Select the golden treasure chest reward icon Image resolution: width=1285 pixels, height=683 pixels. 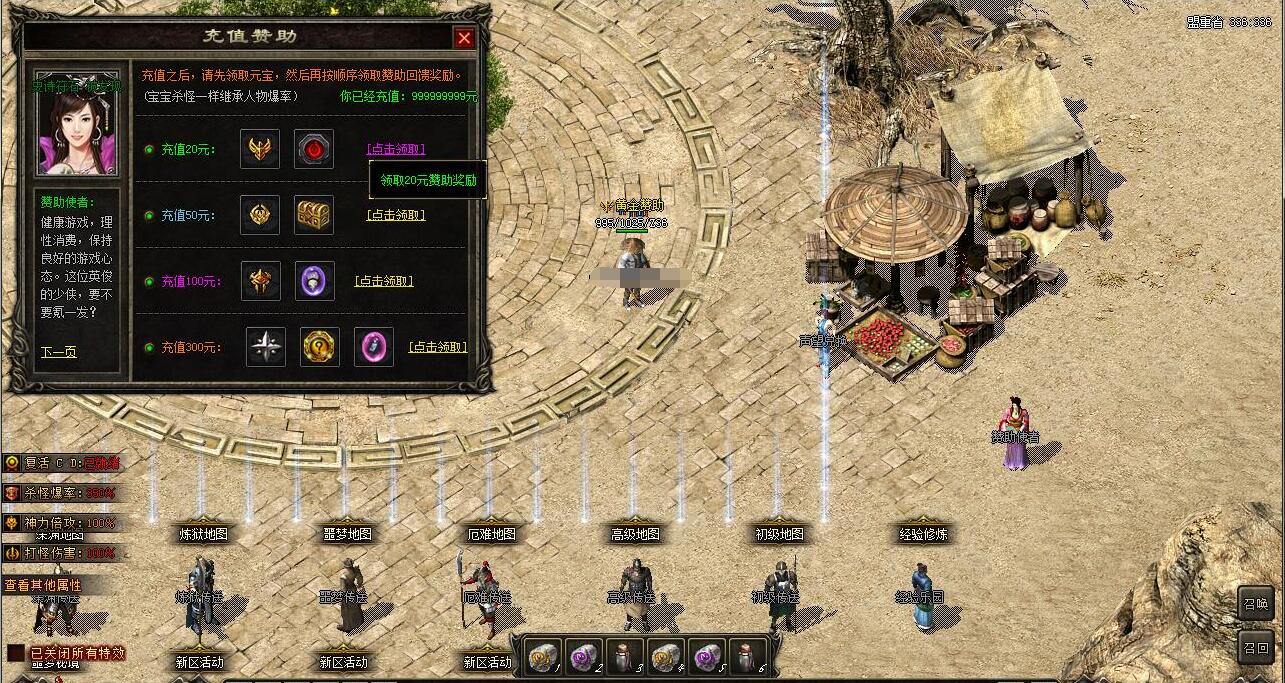(x=314, y=215)
